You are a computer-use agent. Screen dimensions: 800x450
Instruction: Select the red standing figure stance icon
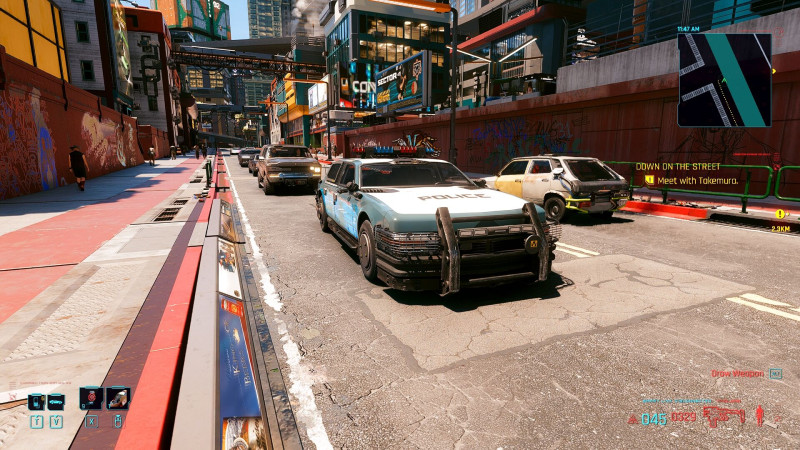coord(759,415)
